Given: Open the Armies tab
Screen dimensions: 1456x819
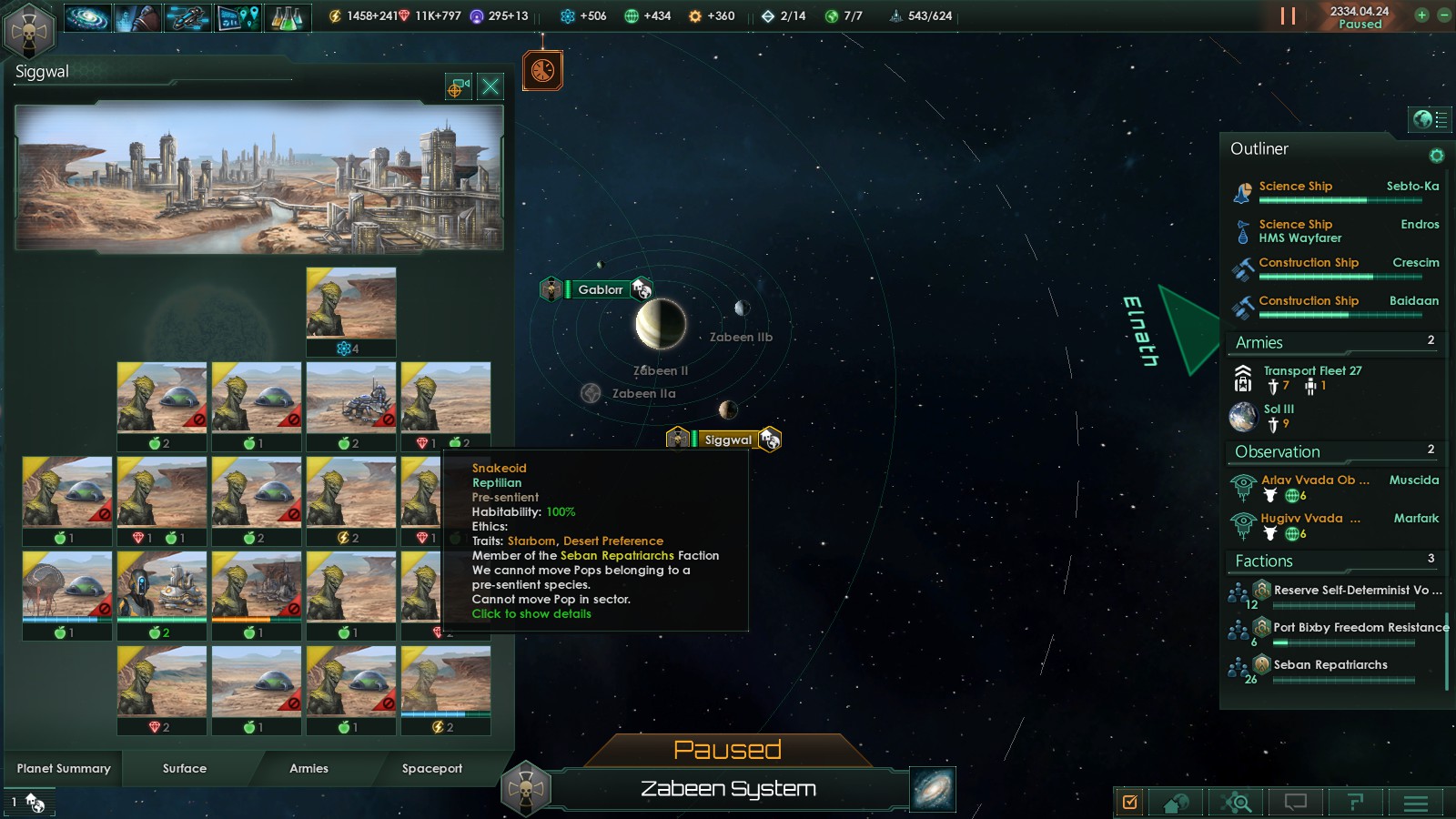Looking at the screenshot, I should 308,769.
